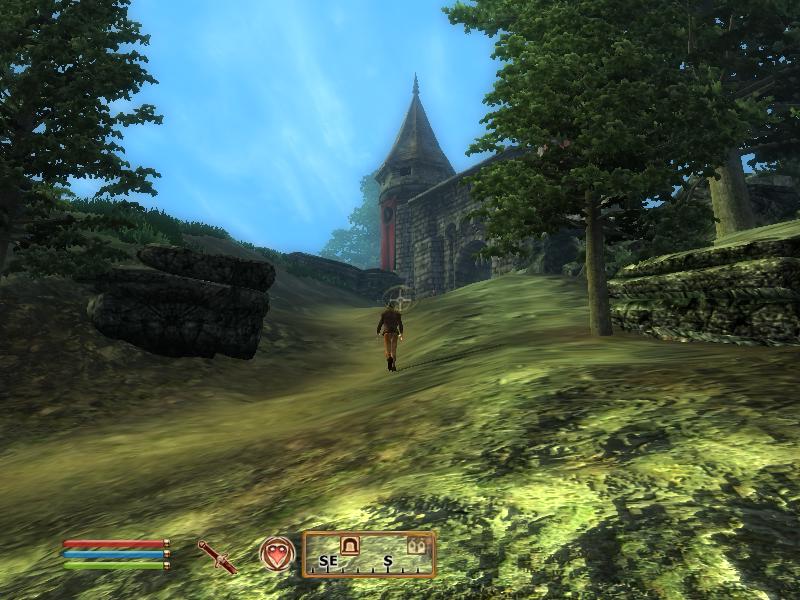Select the equipped sword weapon icon
This screenshot has width=800, height=600.
click(x=217, y=556)
